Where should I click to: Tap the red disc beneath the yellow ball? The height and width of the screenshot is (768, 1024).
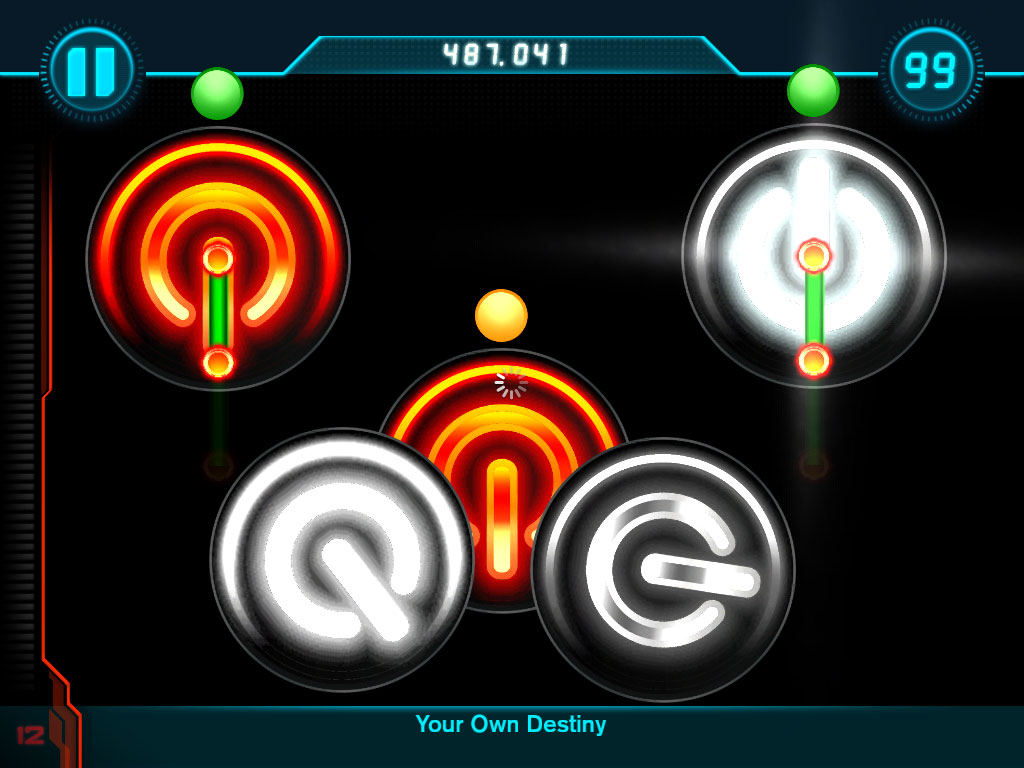click(x=503, y=420)
